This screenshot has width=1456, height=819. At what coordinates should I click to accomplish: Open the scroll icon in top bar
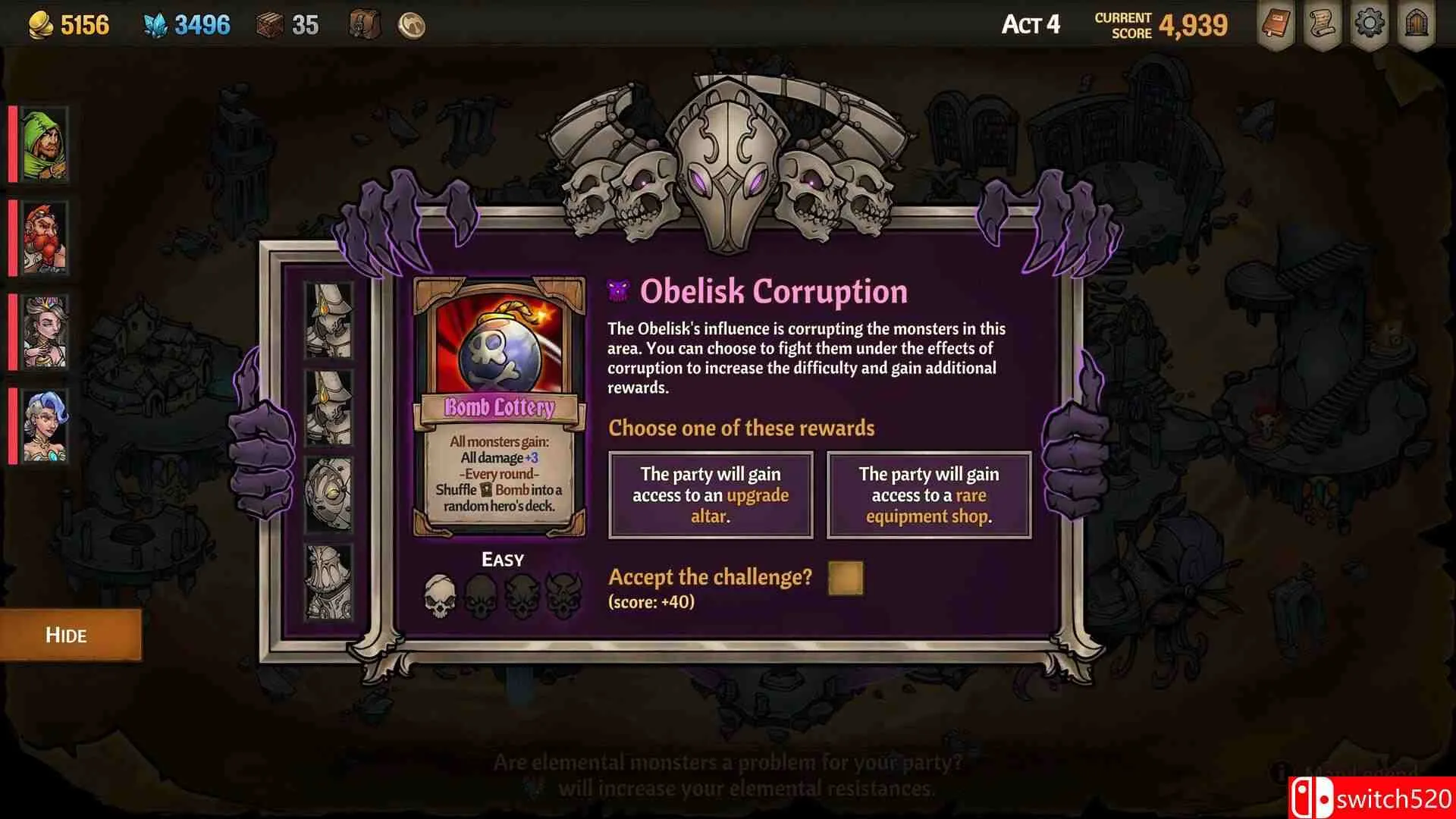[1323, 24]
